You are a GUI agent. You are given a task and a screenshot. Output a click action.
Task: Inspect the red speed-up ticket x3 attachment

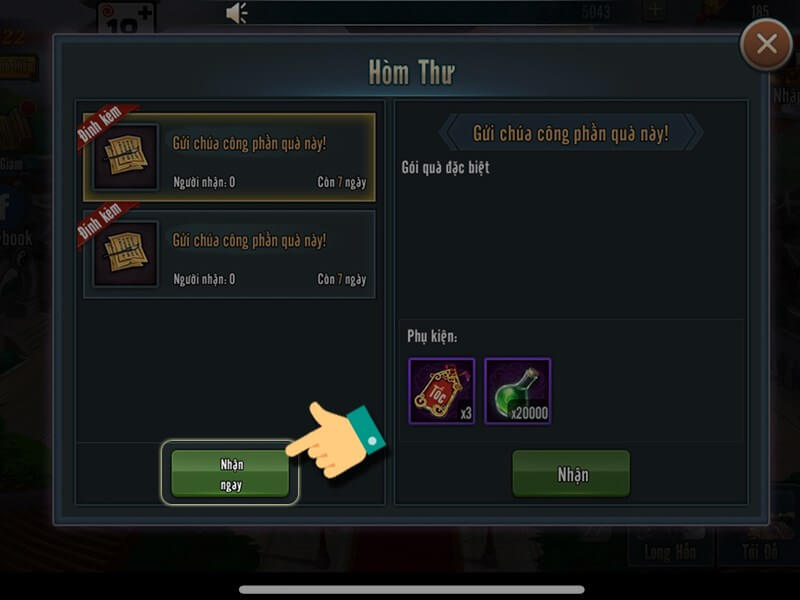[441, 391]
